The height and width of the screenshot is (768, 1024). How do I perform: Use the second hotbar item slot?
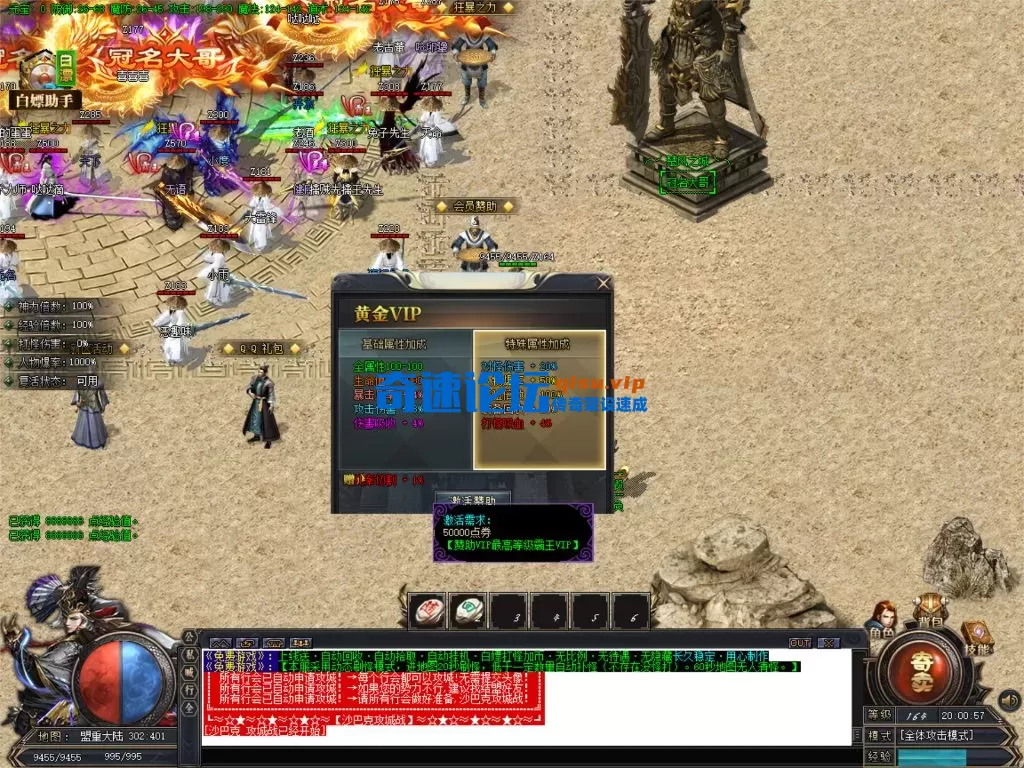click(x=468, y=611)
